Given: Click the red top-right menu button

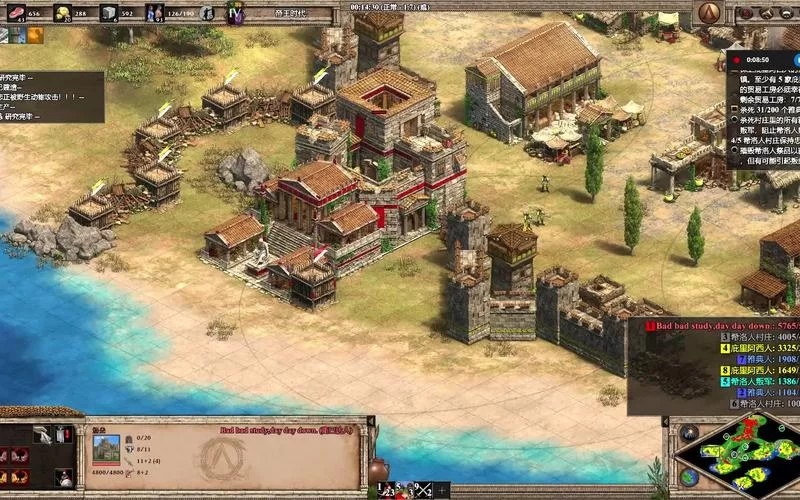Looking at the screenshot, I should [x=745, y=13].
